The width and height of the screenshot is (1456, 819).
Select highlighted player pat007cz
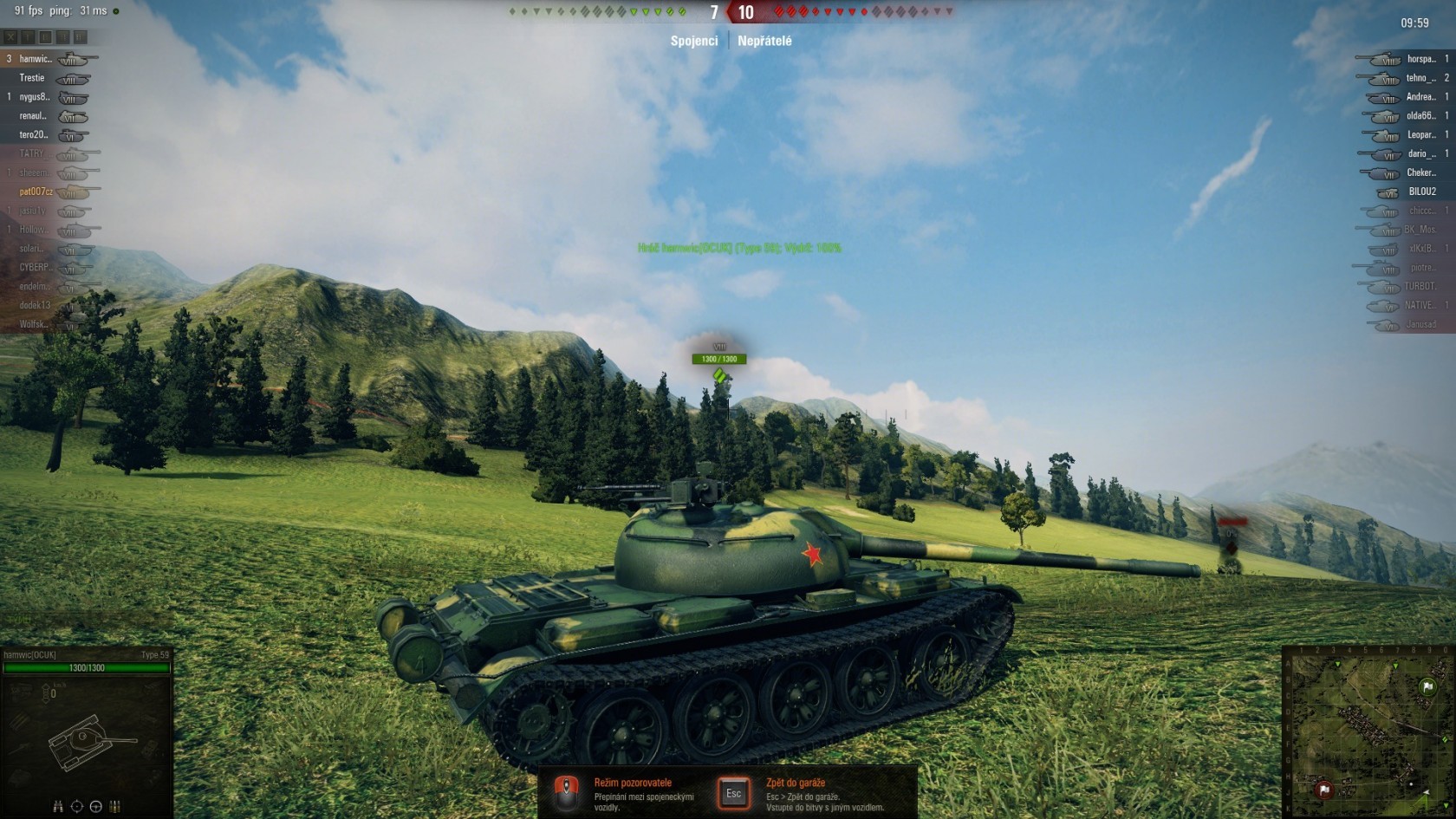[x=36, y=192]
